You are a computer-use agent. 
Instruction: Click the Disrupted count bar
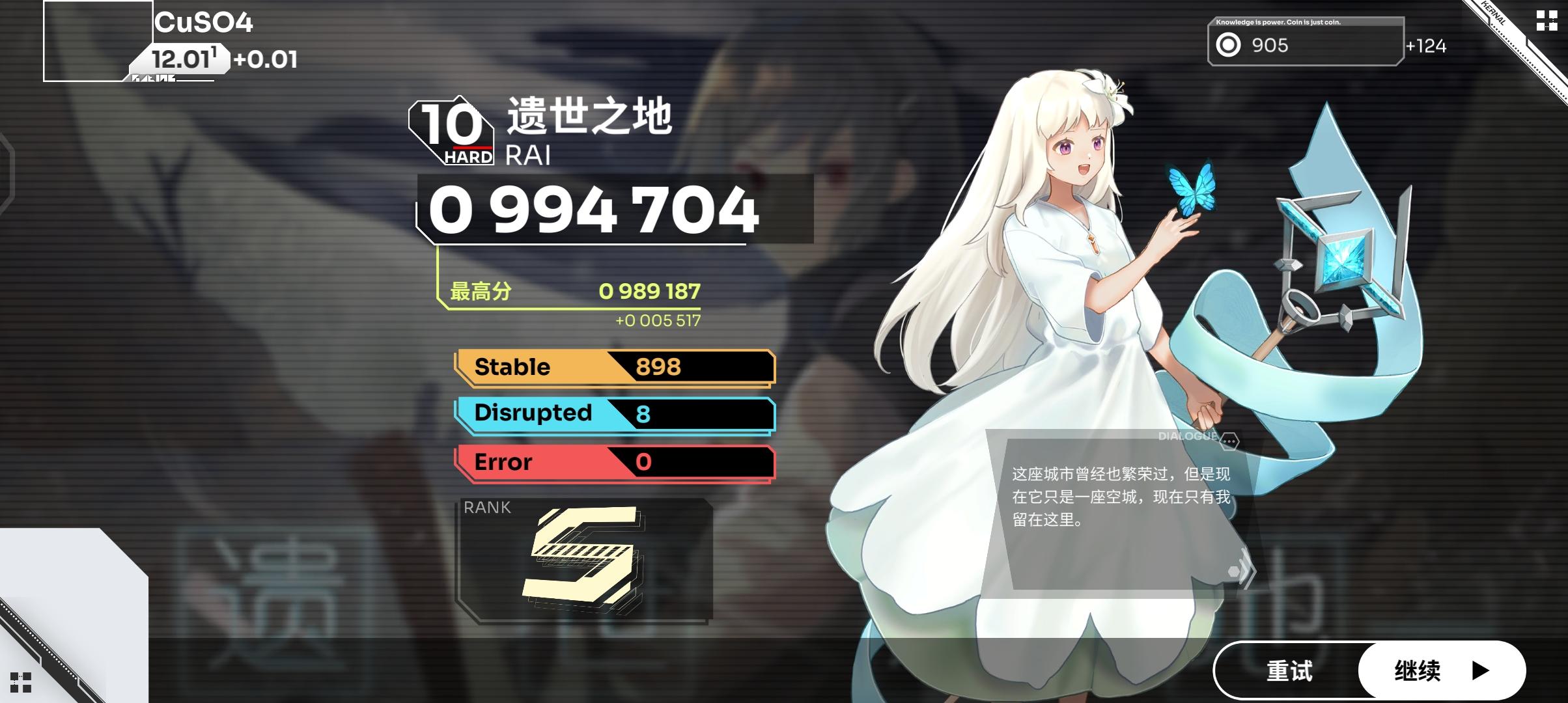click(615, 414)
